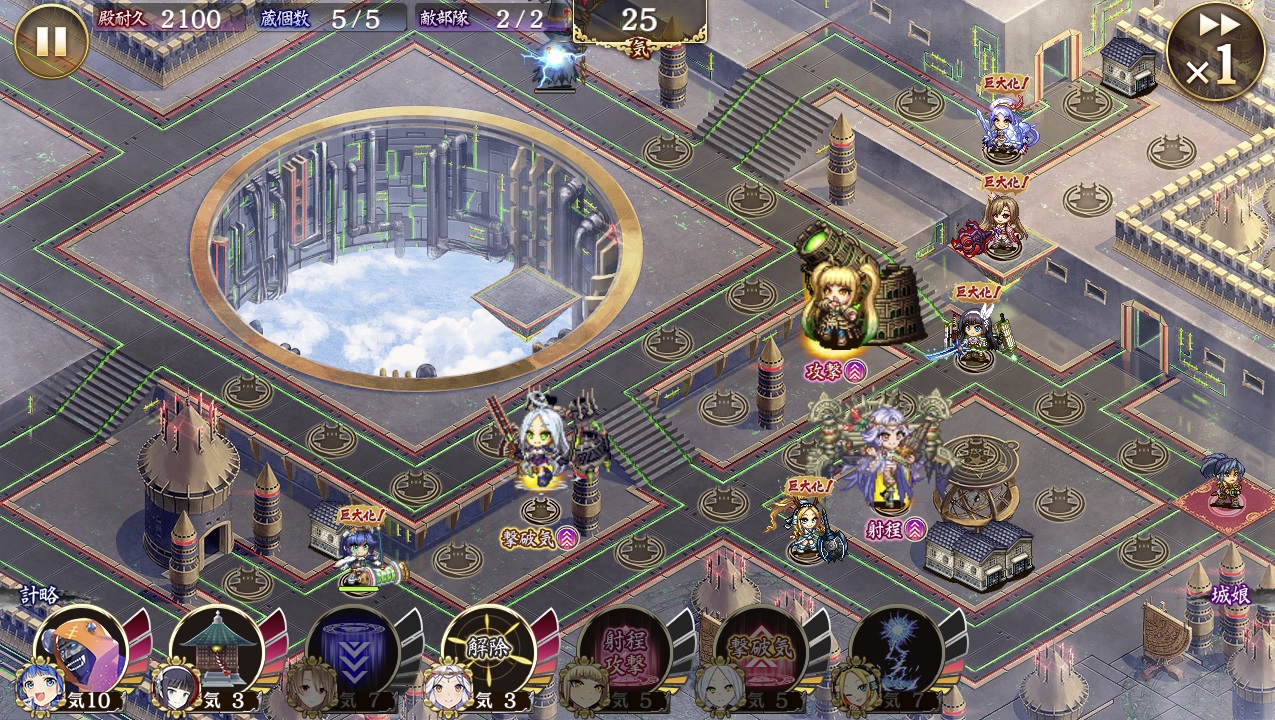
Task: Pause the battle
Action: point(51,42)
